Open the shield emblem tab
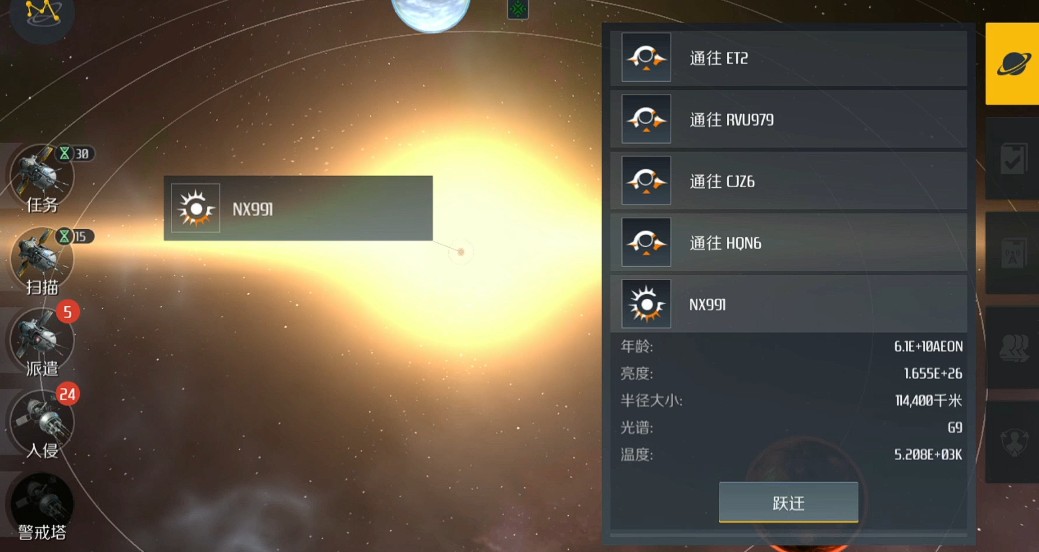1039x552 pixels. point(1012,442)
